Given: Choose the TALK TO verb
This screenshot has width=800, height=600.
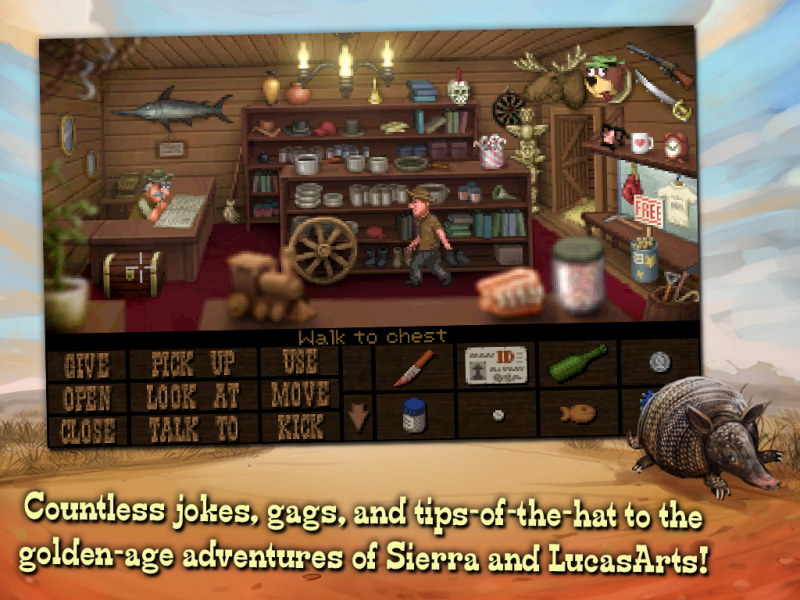Looking at the screenshot, I should point(193,429).
